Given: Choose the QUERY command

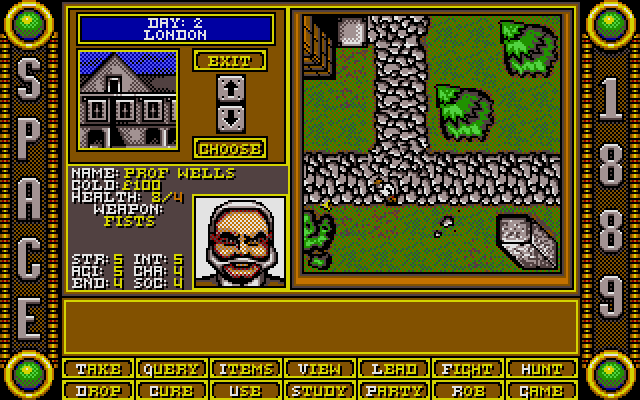Looking at the screenshot, I should (171, 369).
